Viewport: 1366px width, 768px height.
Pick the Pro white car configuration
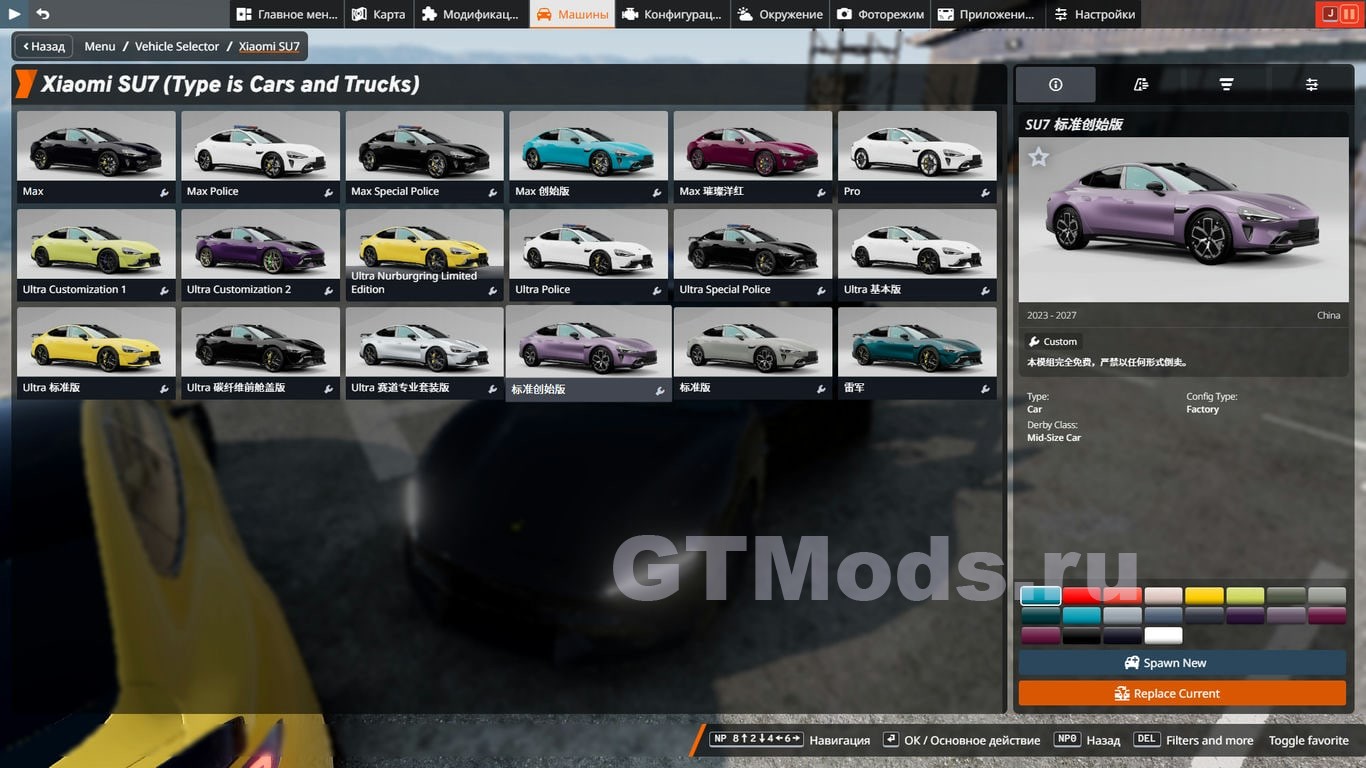[x=917, y=156]
